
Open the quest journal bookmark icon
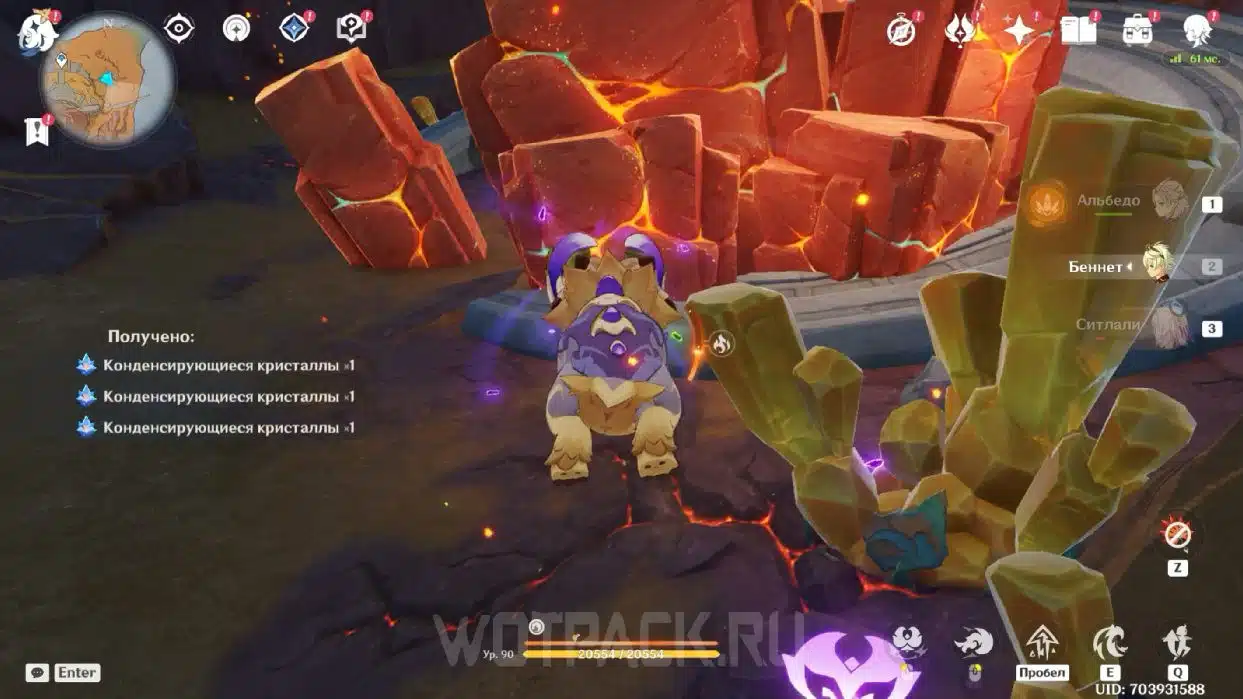(37, 131)
